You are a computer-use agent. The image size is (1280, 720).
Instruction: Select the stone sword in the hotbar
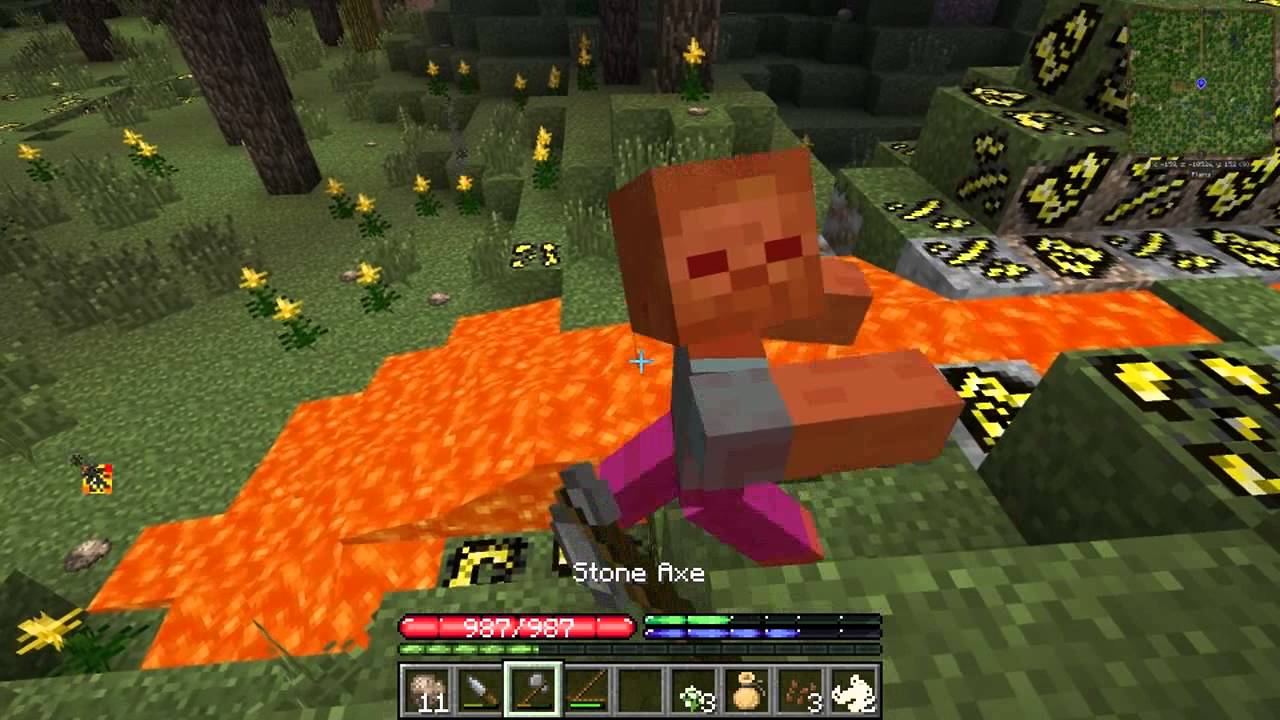(x=478, y=690)
